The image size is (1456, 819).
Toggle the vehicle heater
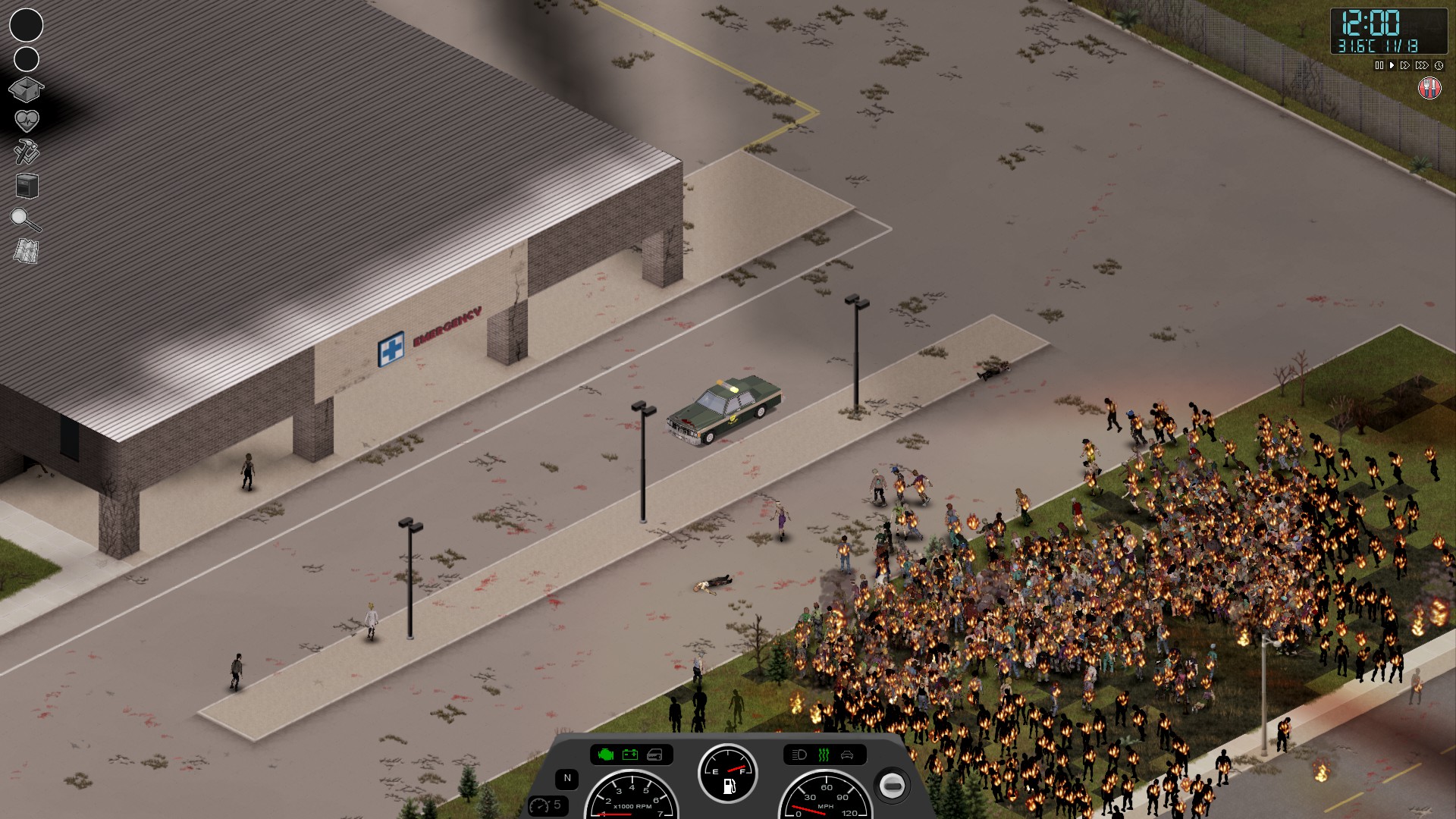click(x=824, y=755)
